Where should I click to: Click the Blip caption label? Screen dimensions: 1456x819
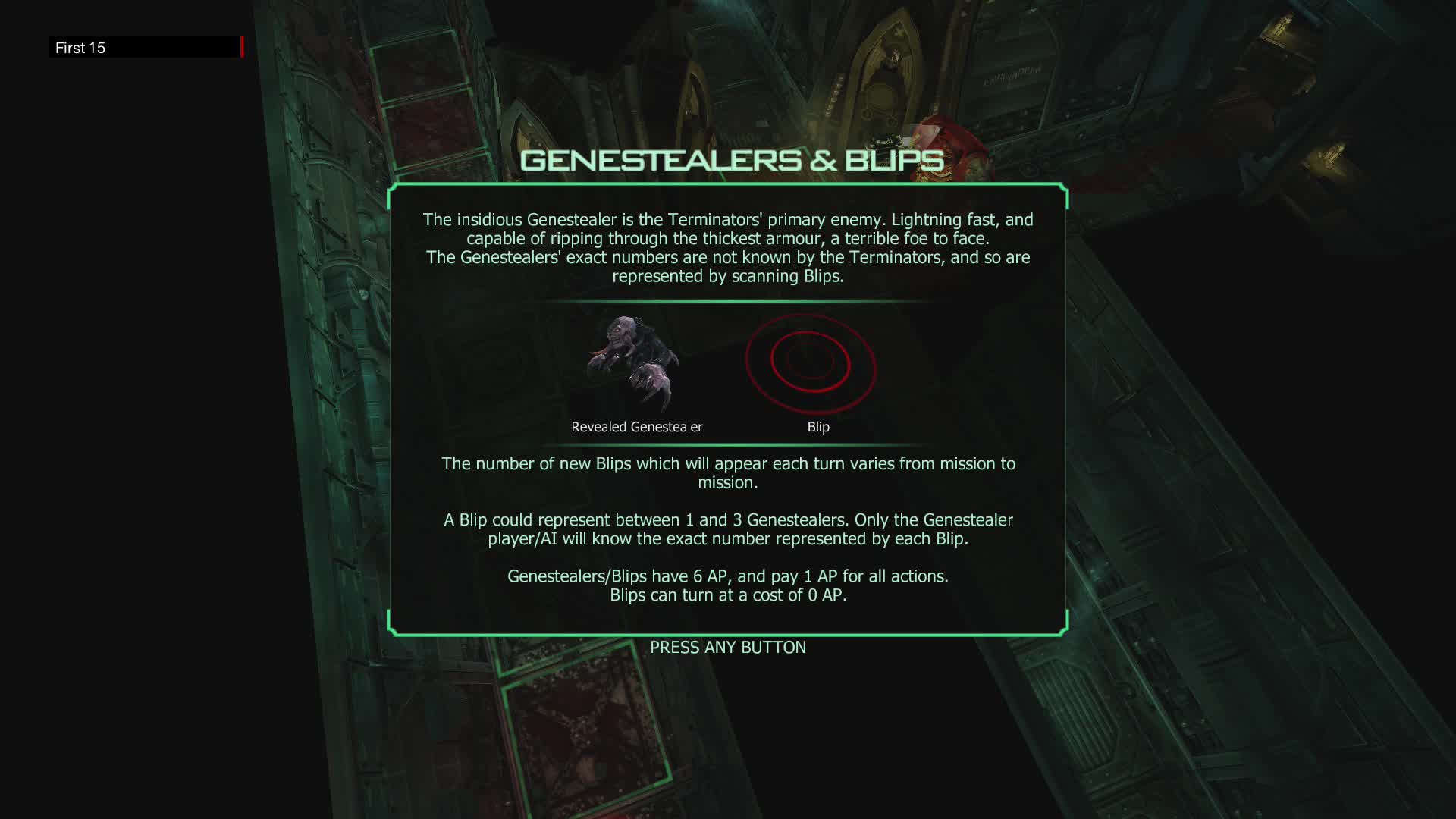click(818, 426)
